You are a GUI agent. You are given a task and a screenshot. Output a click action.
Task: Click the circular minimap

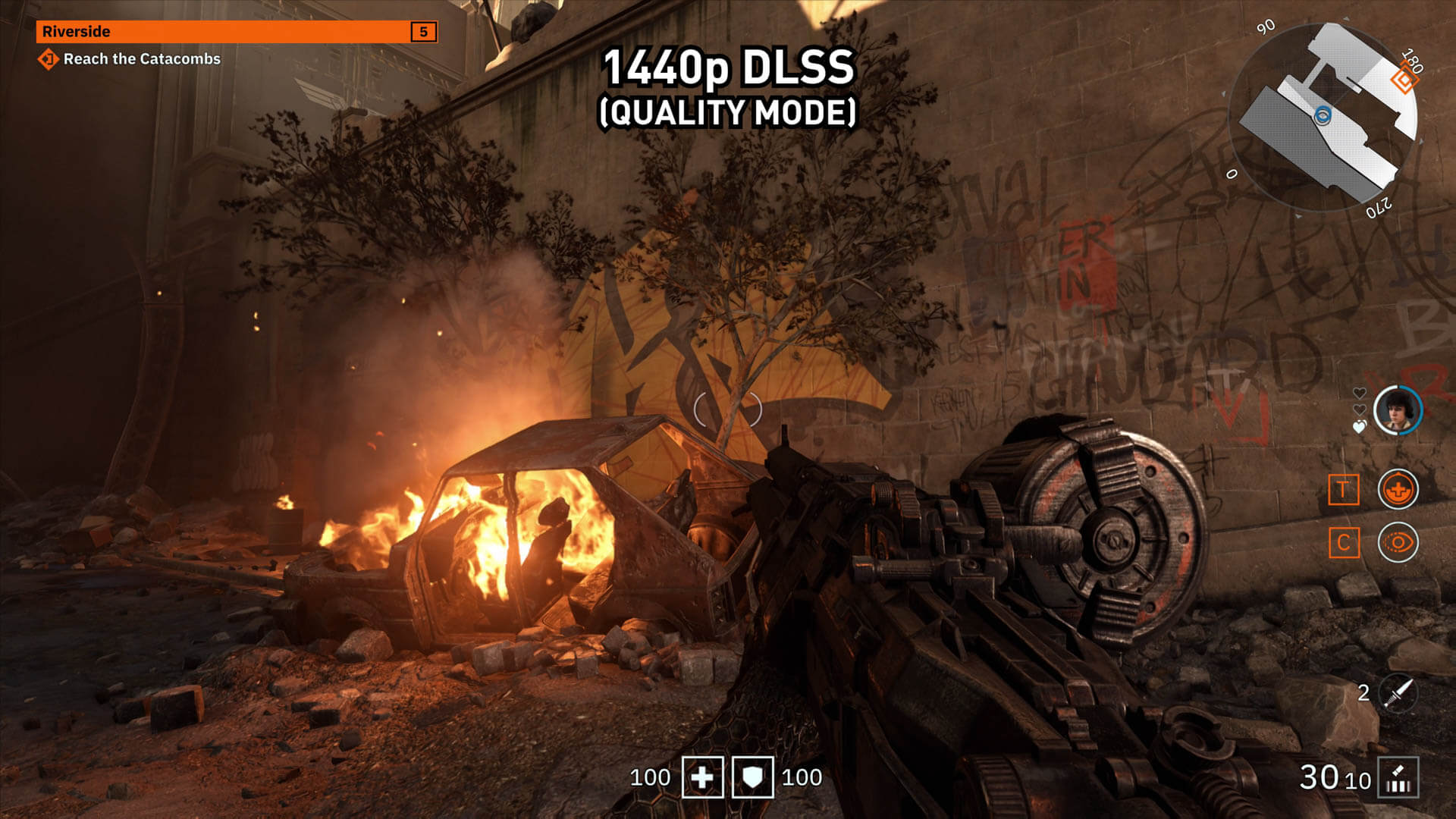[1323, 118]
